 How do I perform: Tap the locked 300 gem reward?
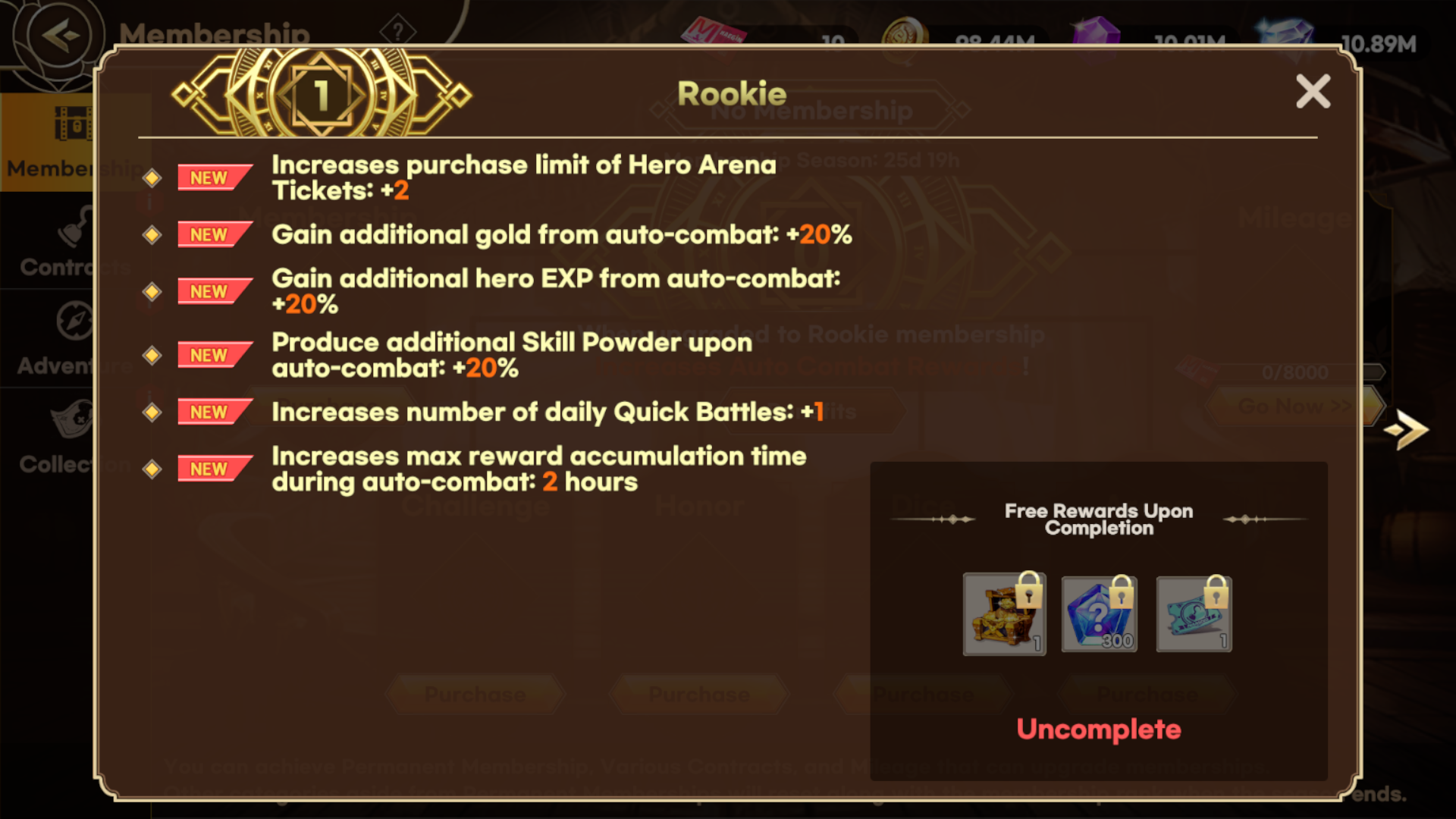point(1098,614)
